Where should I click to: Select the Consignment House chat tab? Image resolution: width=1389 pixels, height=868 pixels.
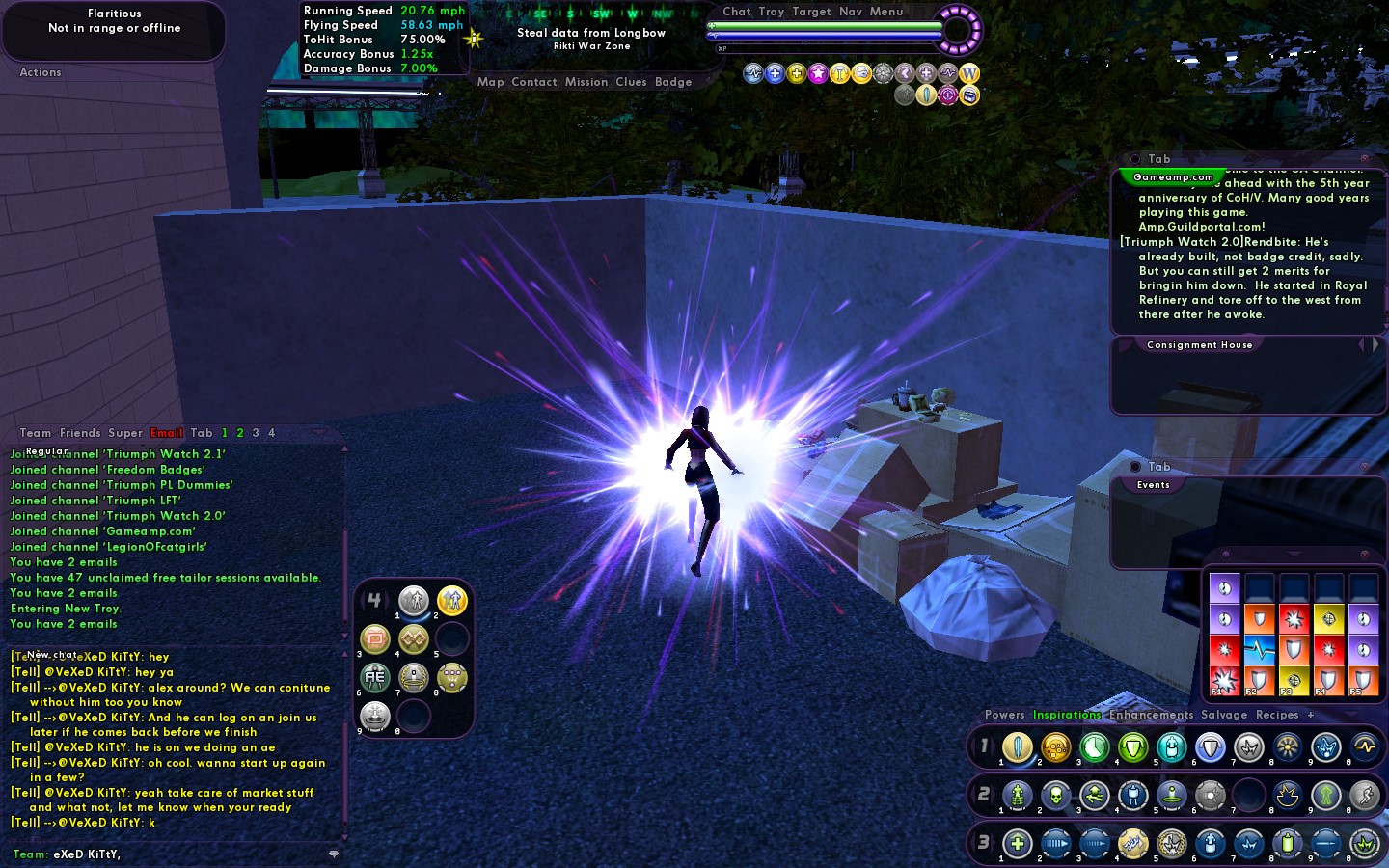click(1199, 344)
